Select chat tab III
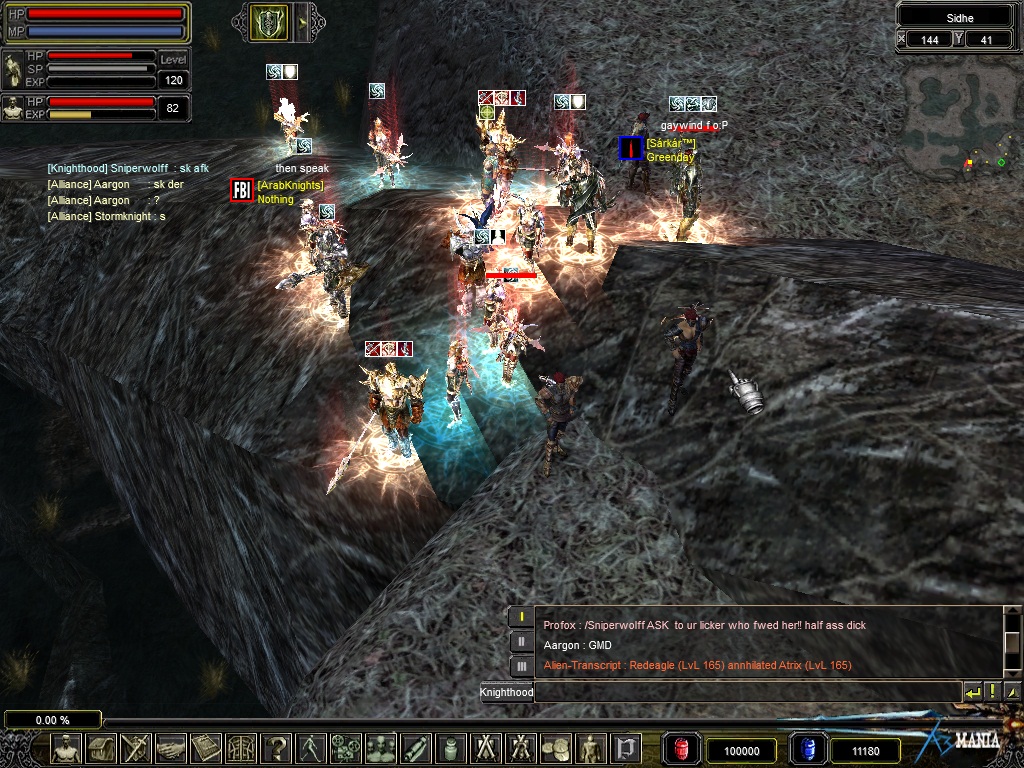Screen dimensions: 1024x768 click(521, 666)
